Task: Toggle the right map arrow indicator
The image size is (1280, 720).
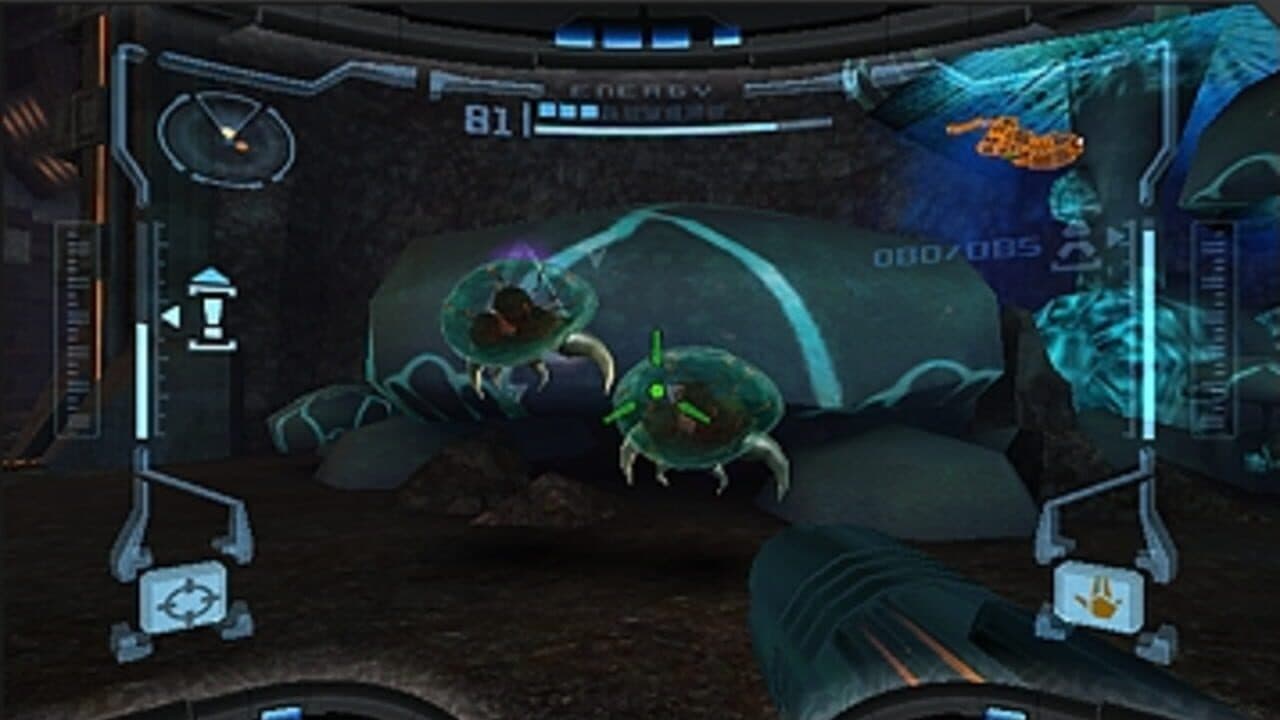Action: click(1116, 237)
